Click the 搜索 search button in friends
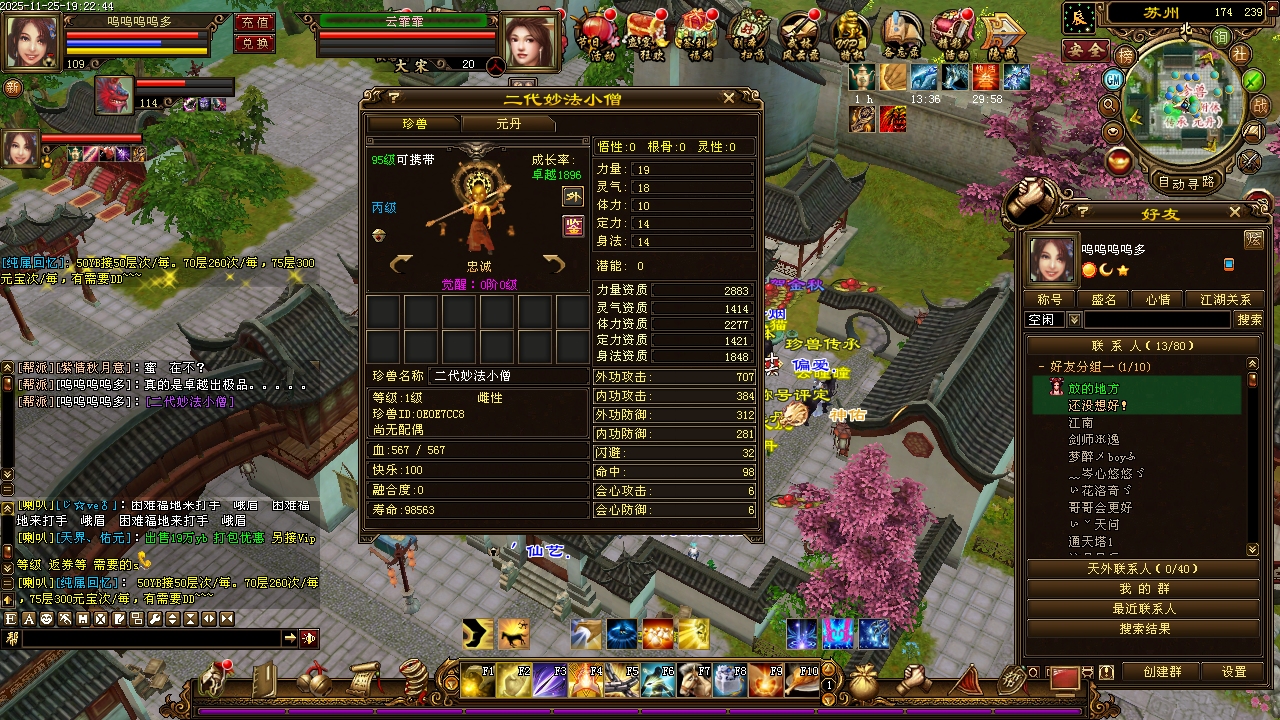The image size is (1280, 720). (x=1249, y=320)
